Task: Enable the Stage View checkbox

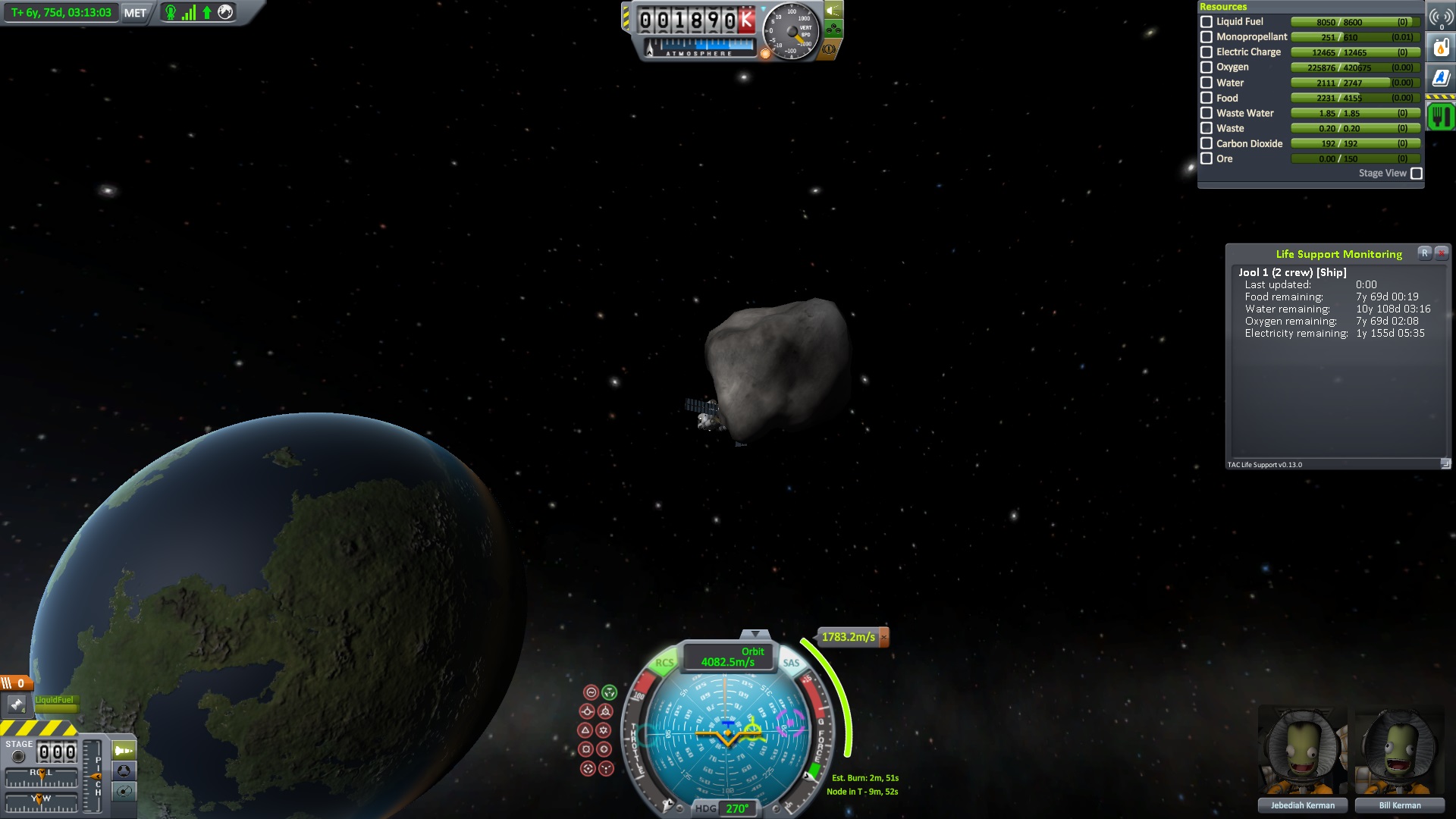Action: [x=1416, y=174]
